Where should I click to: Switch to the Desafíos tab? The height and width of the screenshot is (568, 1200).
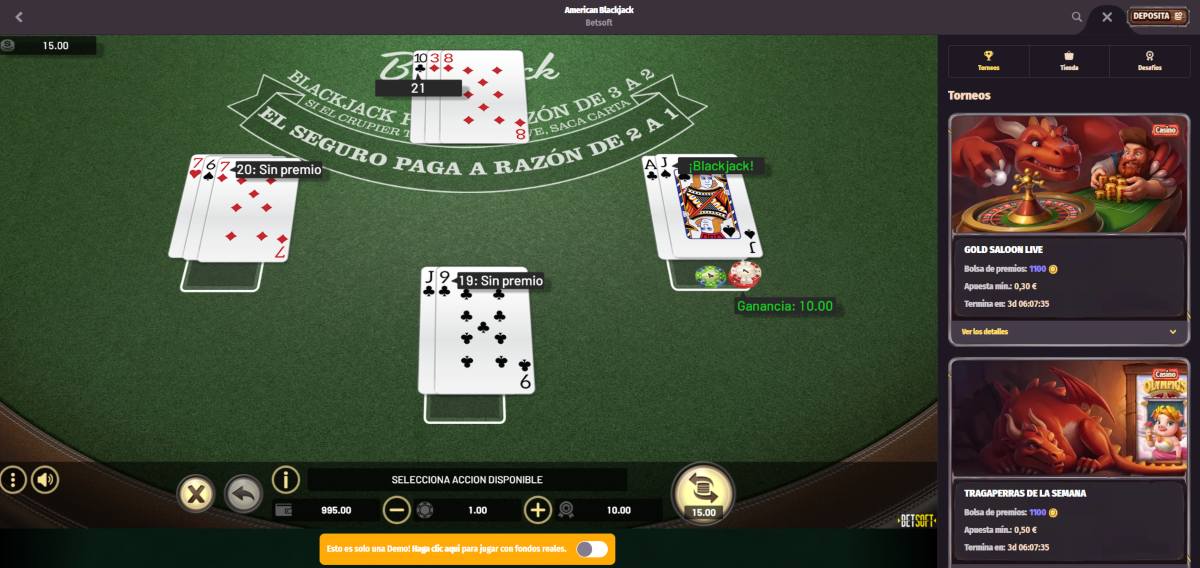(x=1150, y=61)
